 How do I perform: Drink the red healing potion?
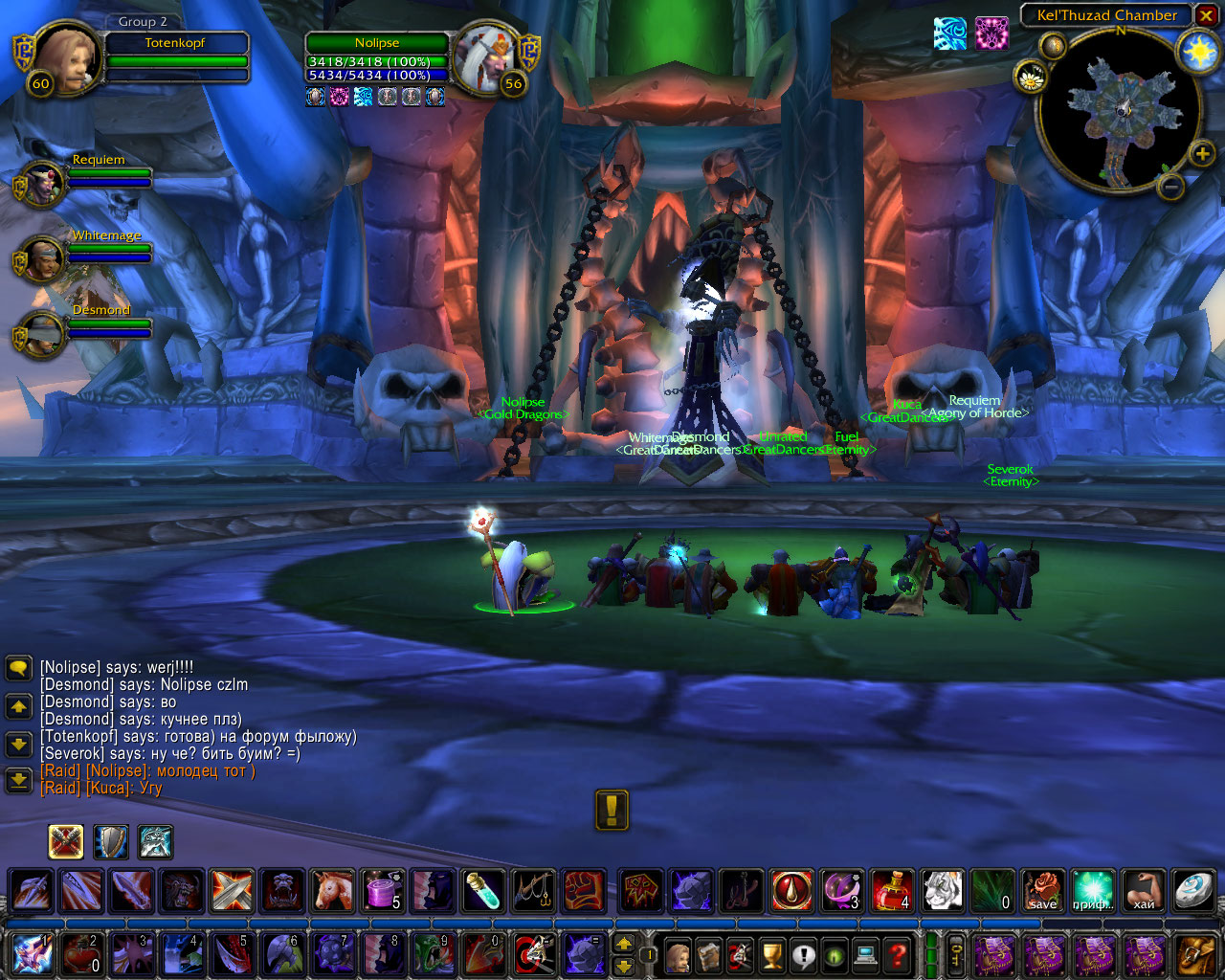point(893,891)
